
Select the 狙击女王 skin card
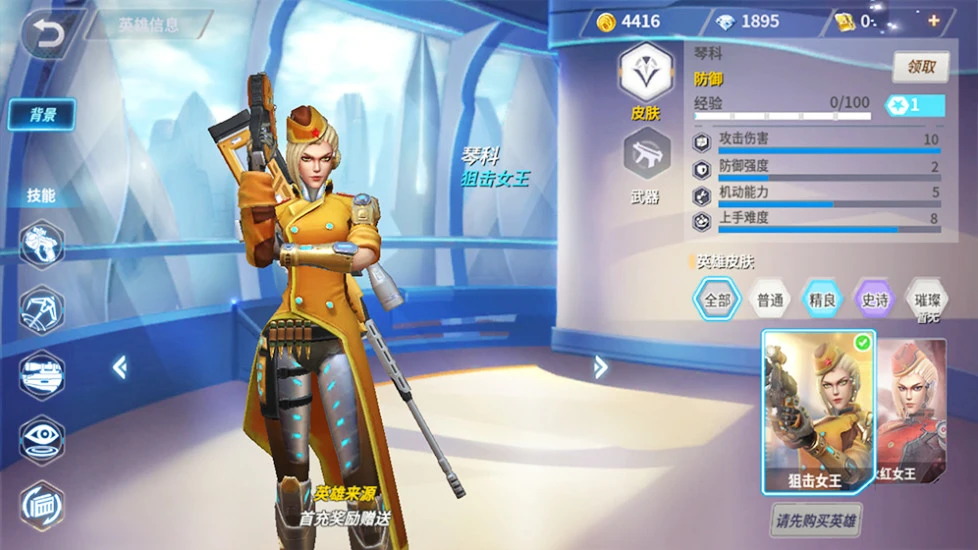point(818,412)
